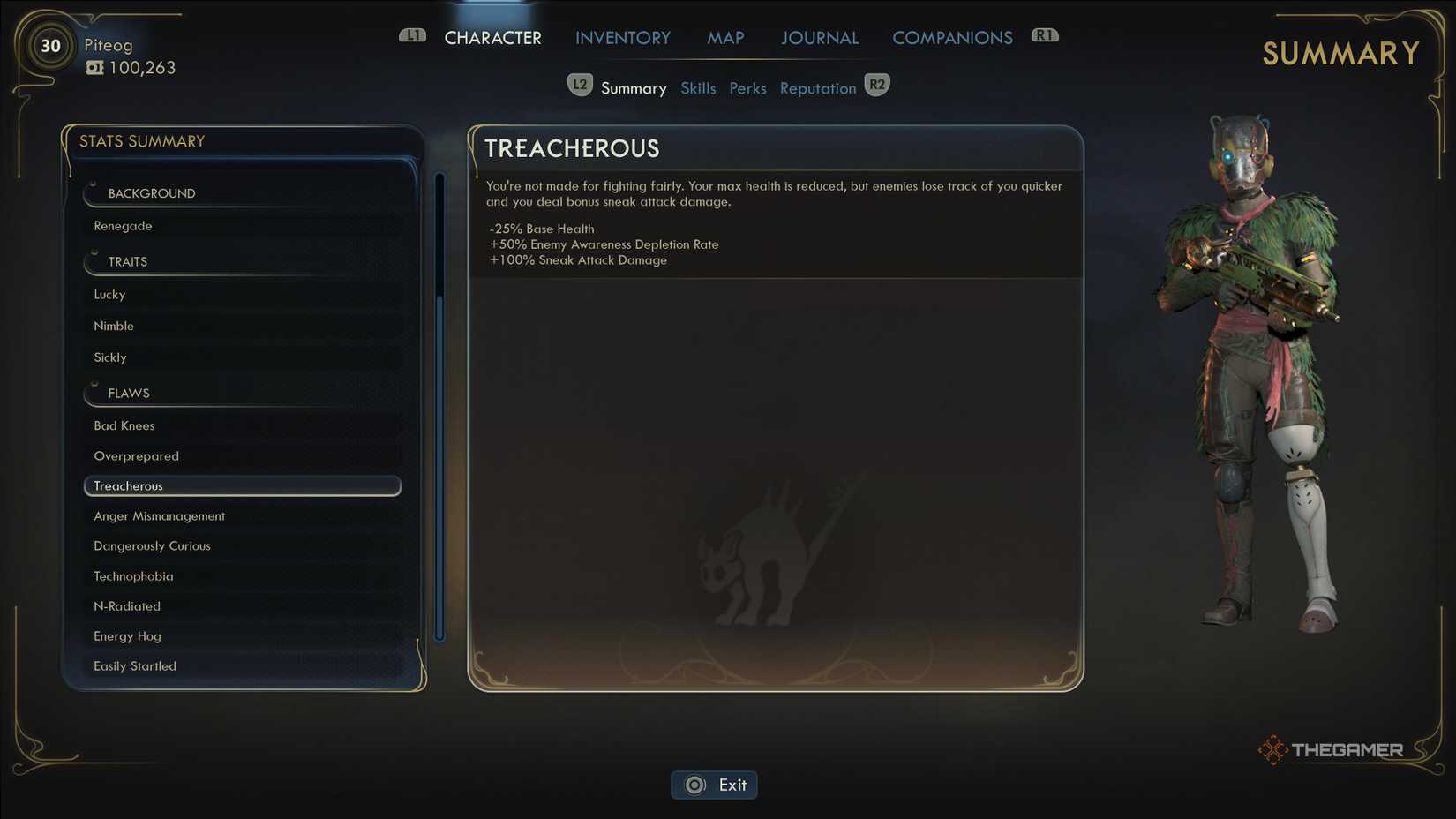Click the L2 trigger icon beside Summary
The height and width of the screenshot is (819, 1456).
(x=580, y=84)
